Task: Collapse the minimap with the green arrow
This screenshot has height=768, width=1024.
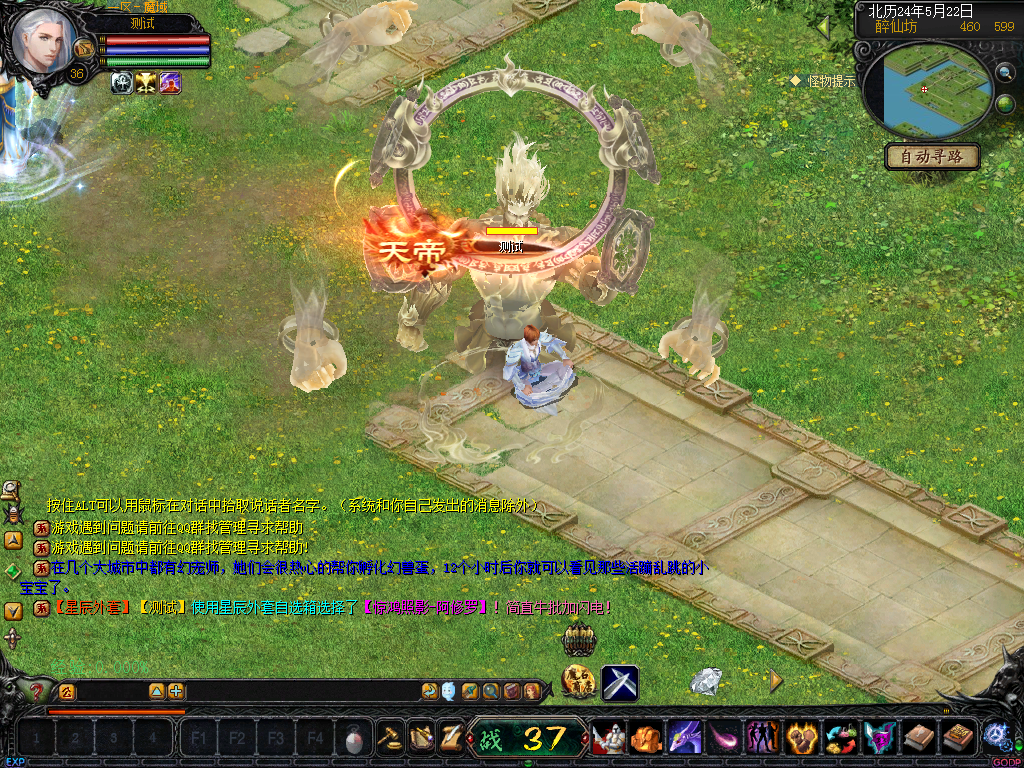Action: point(825,27)
